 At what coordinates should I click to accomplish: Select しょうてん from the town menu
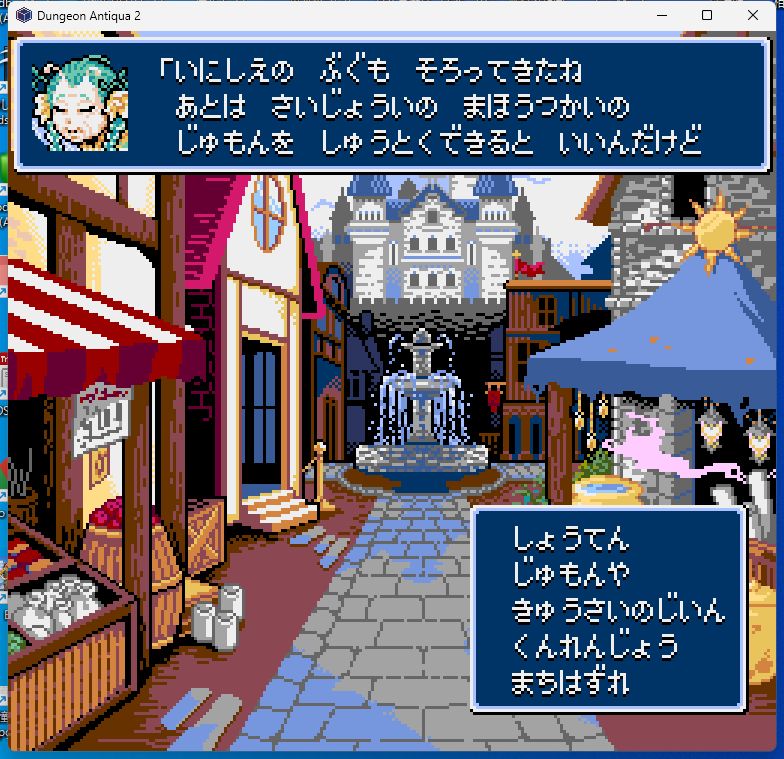click(x=571, y=538)
